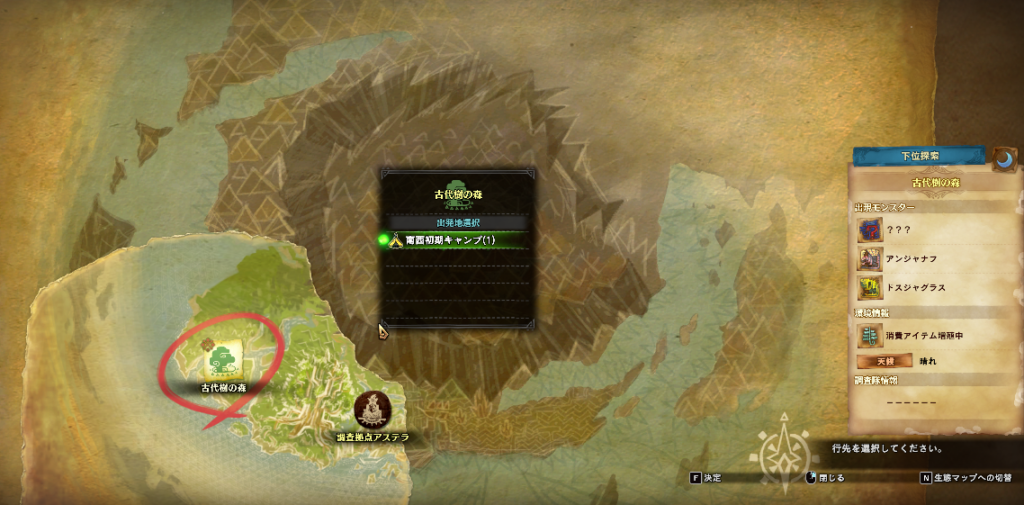Click the アンジャナフ monster icon
This screenshot has width=1024, height=505.
tap(869, 259)
